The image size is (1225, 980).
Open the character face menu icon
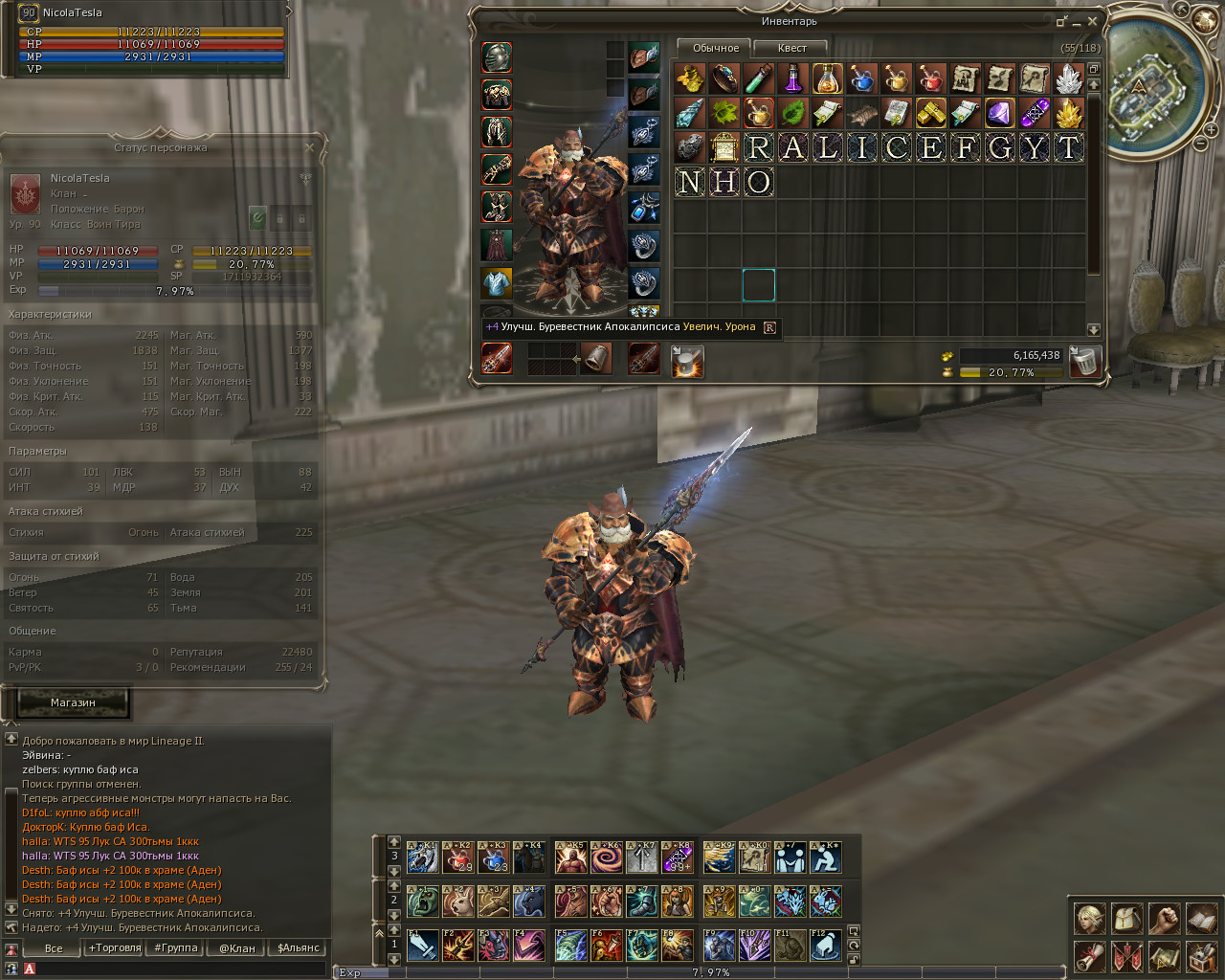[x=1089, y=919]
